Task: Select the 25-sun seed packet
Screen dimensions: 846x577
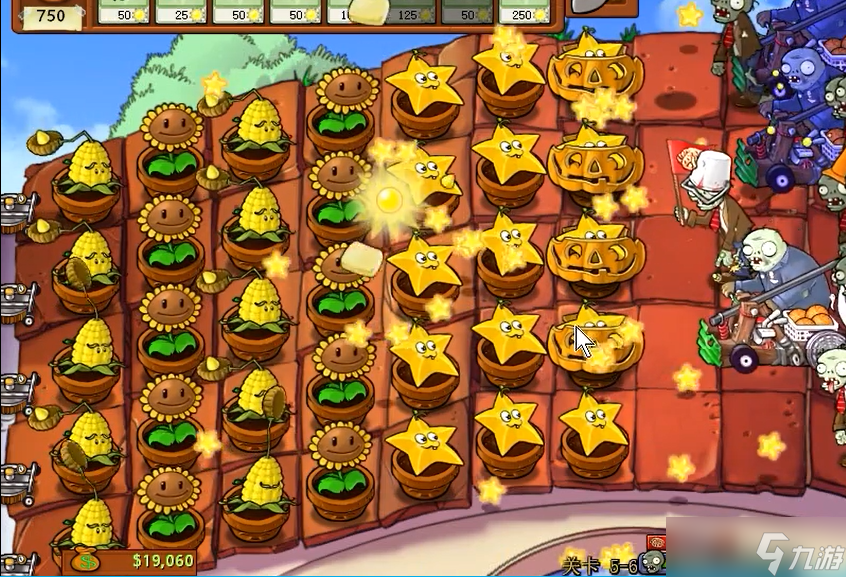Action: pyautogui.click(x=181, y=12)
